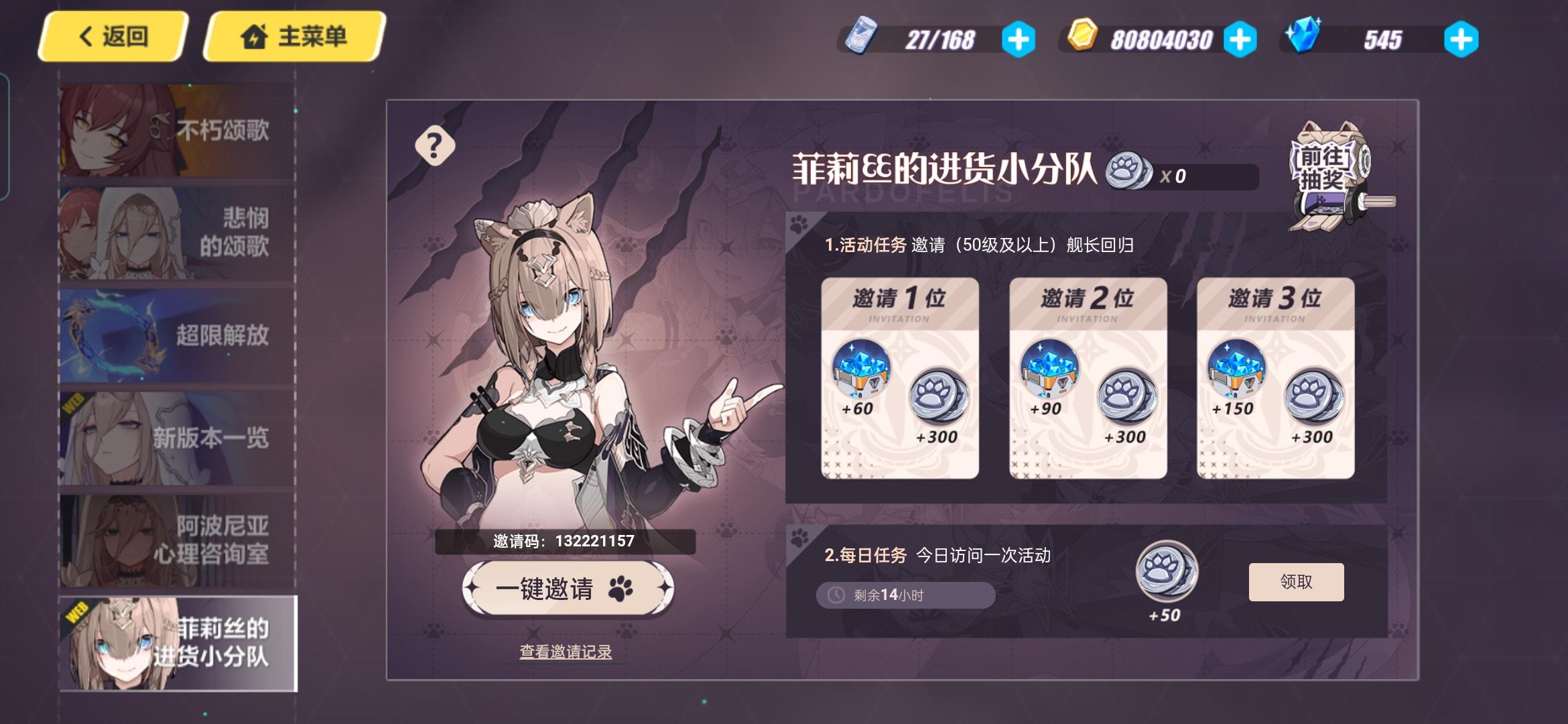The height and width of the screenshot is (724, 1568).
Task: Select the 不朽颂歌 event entry
Action: (x=174, y=131)
